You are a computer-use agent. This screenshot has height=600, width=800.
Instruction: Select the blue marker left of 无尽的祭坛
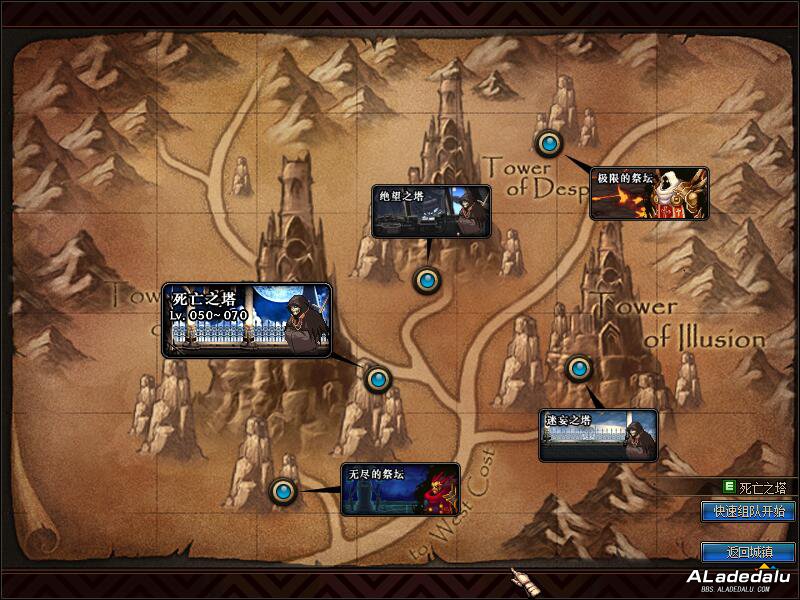[x=284, y=491]
